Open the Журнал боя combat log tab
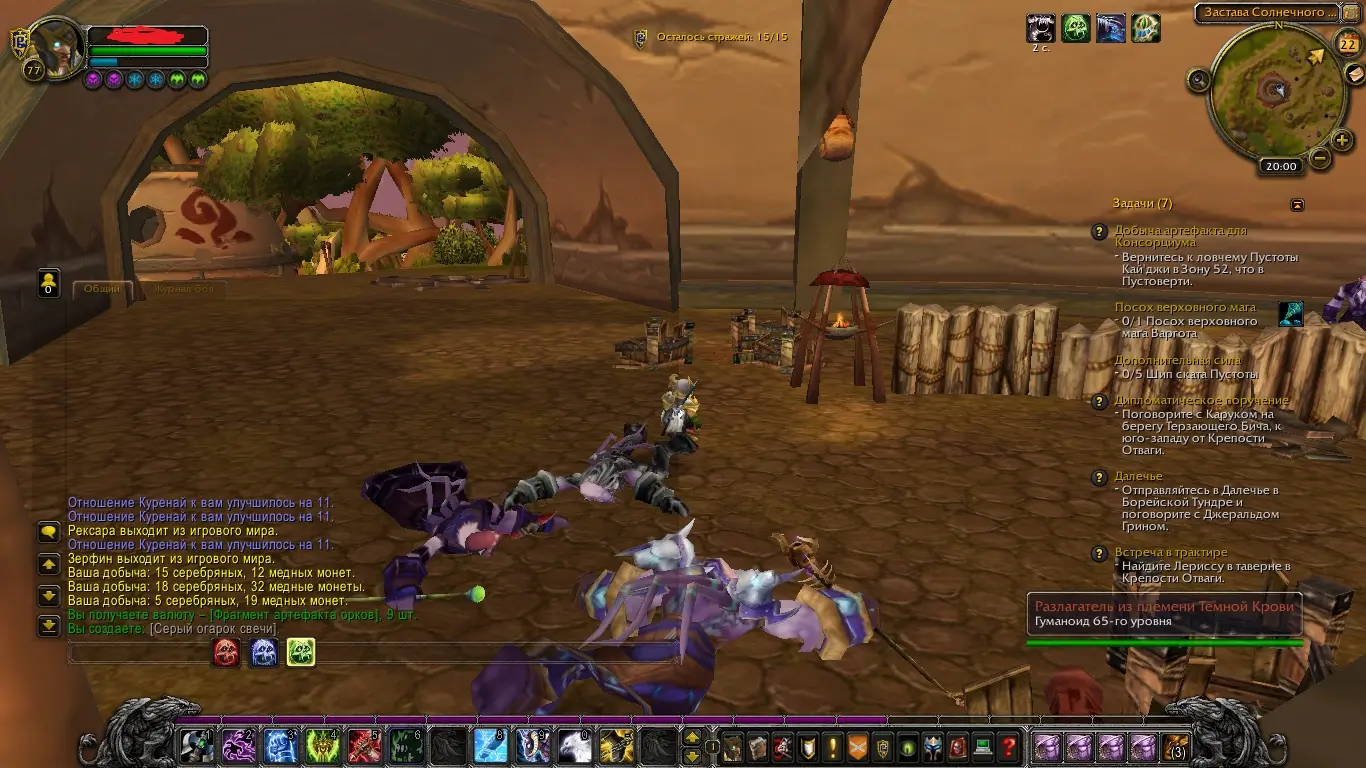Viewport: 1366px width, 768px height. 183,288
